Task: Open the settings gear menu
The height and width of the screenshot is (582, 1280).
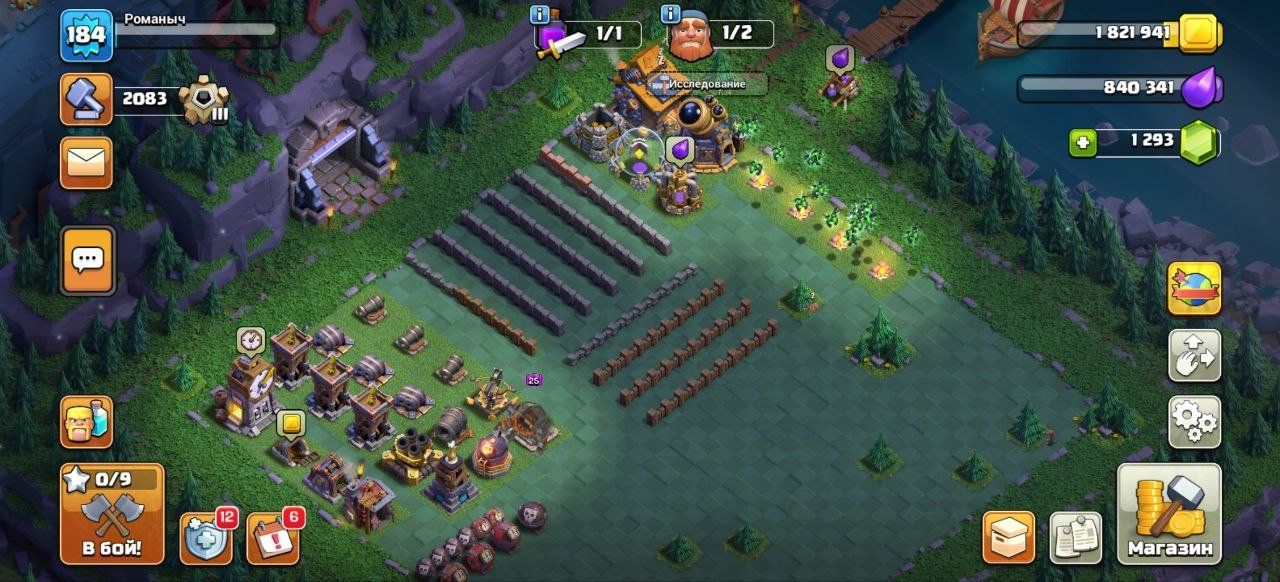Action: (1194, 422)
